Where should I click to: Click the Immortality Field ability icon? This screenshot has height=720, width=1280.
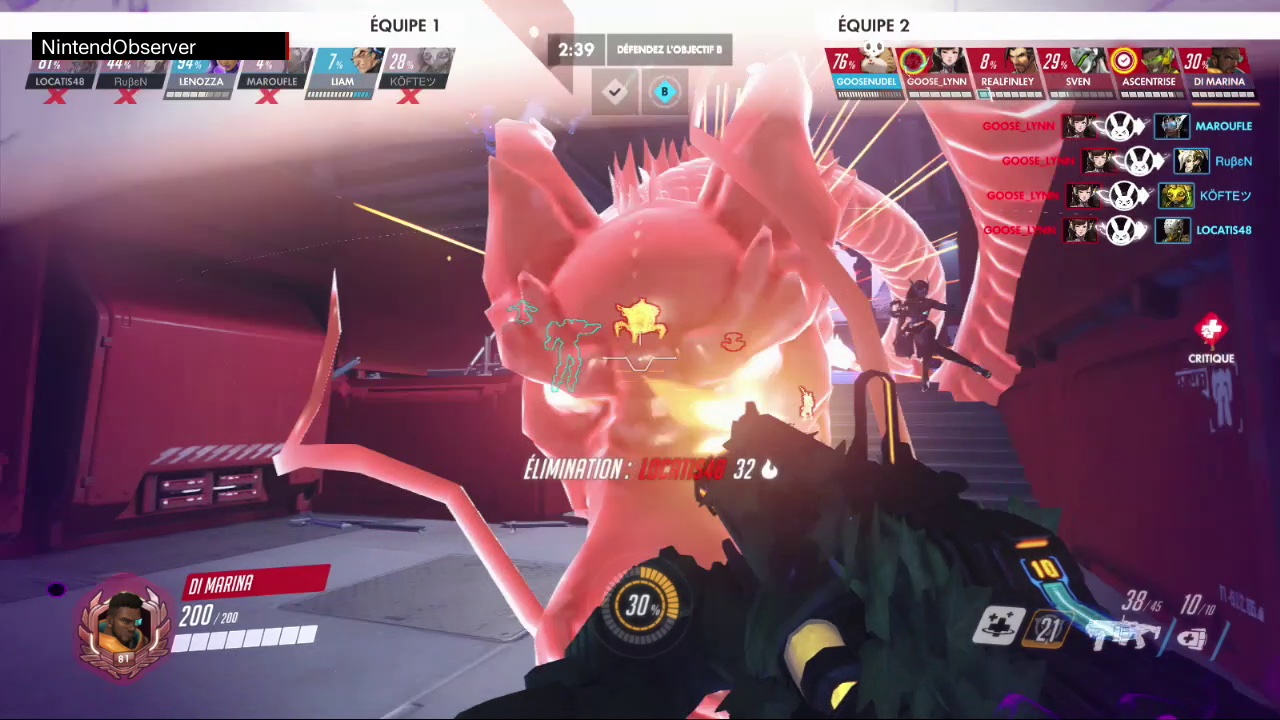[x=1046, y=630]
